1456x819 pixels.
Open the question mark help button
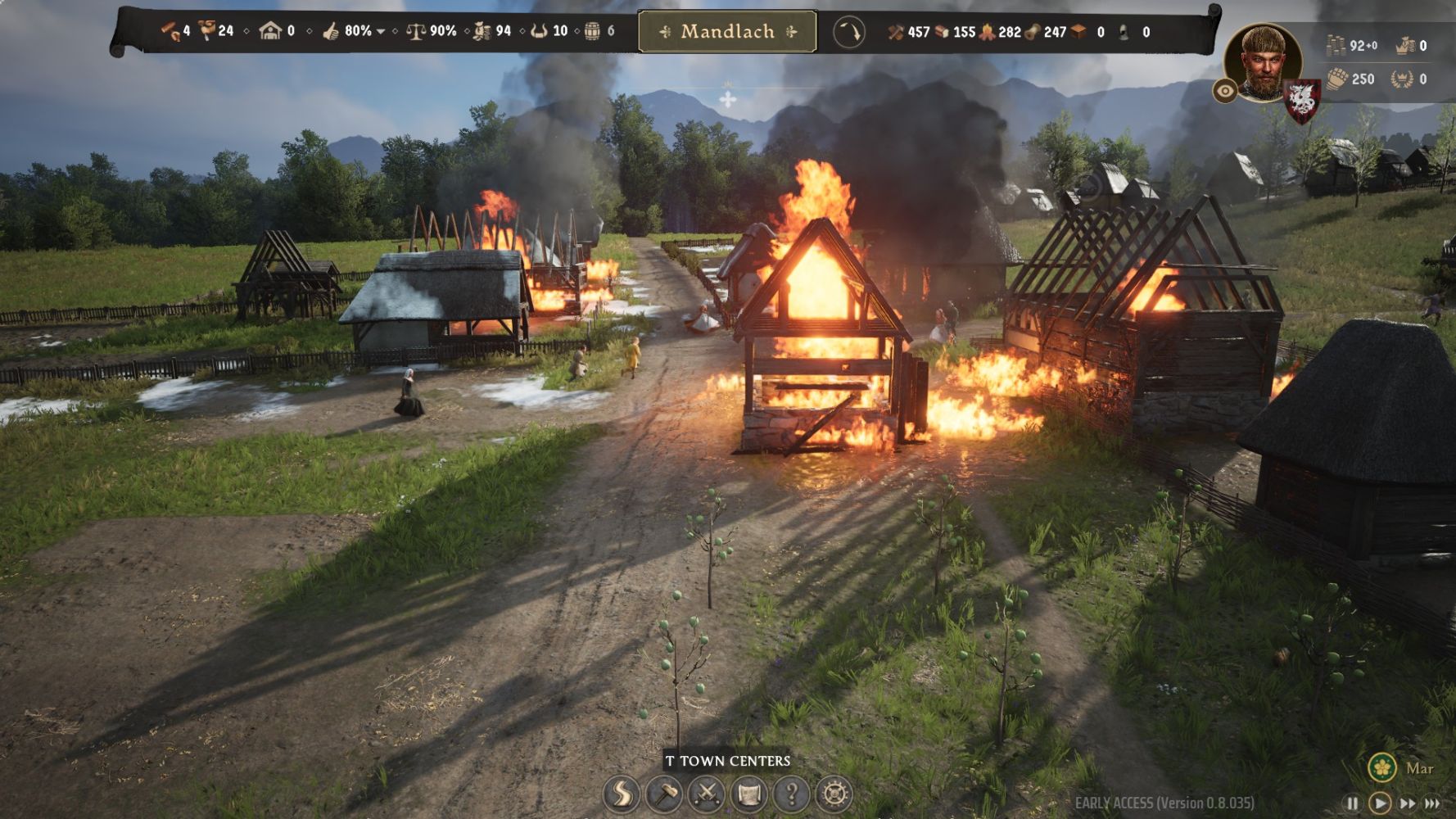[792, 794]
